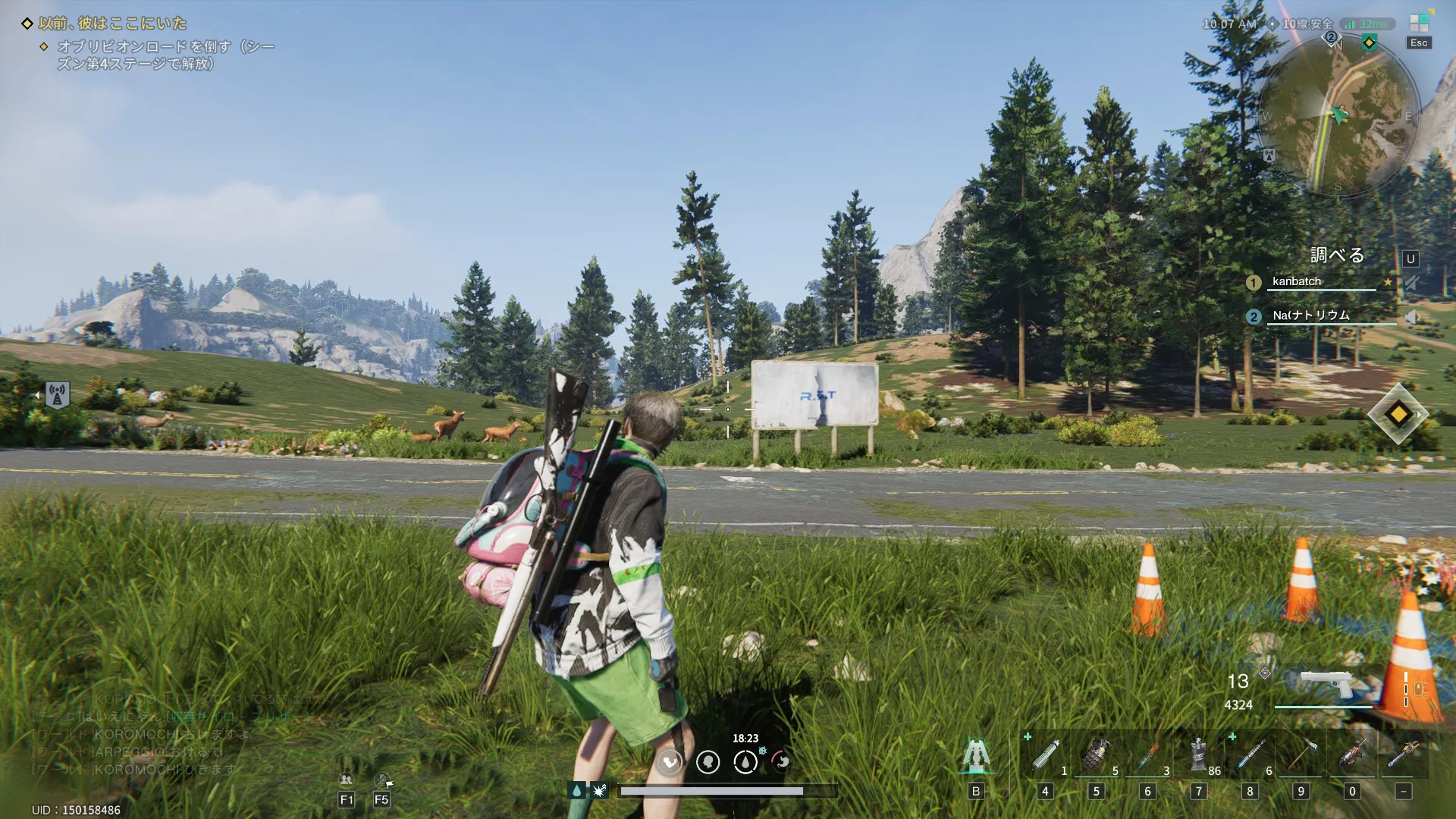Toggle the muted microphone icon beside kanbatch

pyautogui.click(x=1410, y=283)
